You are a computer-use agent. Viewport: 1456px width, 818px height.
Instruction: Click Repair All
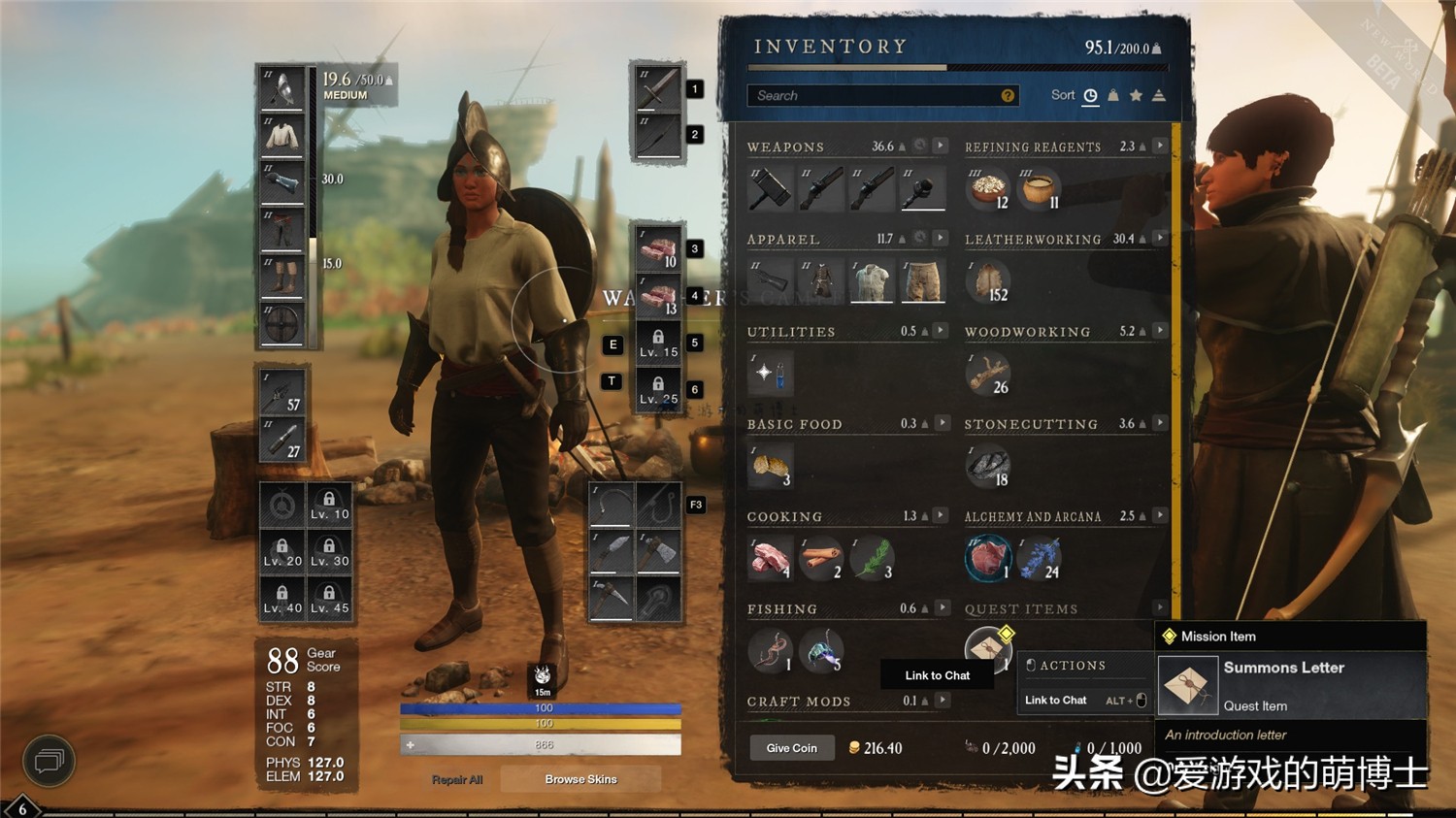click(457, 779)
